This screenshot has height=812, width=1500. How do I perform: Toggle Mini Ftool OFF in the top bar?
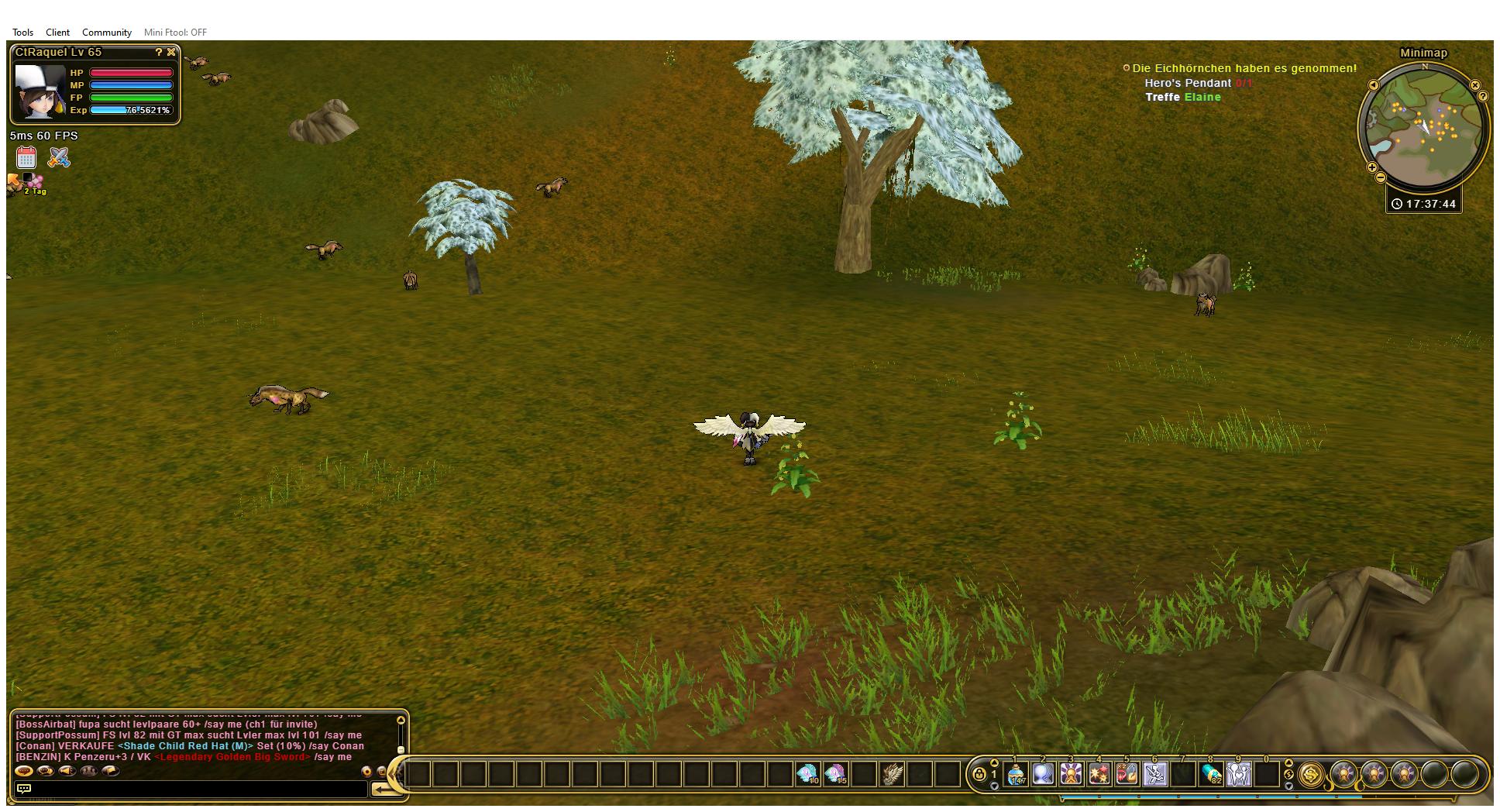pyautogui.click(x=174, y=32)
